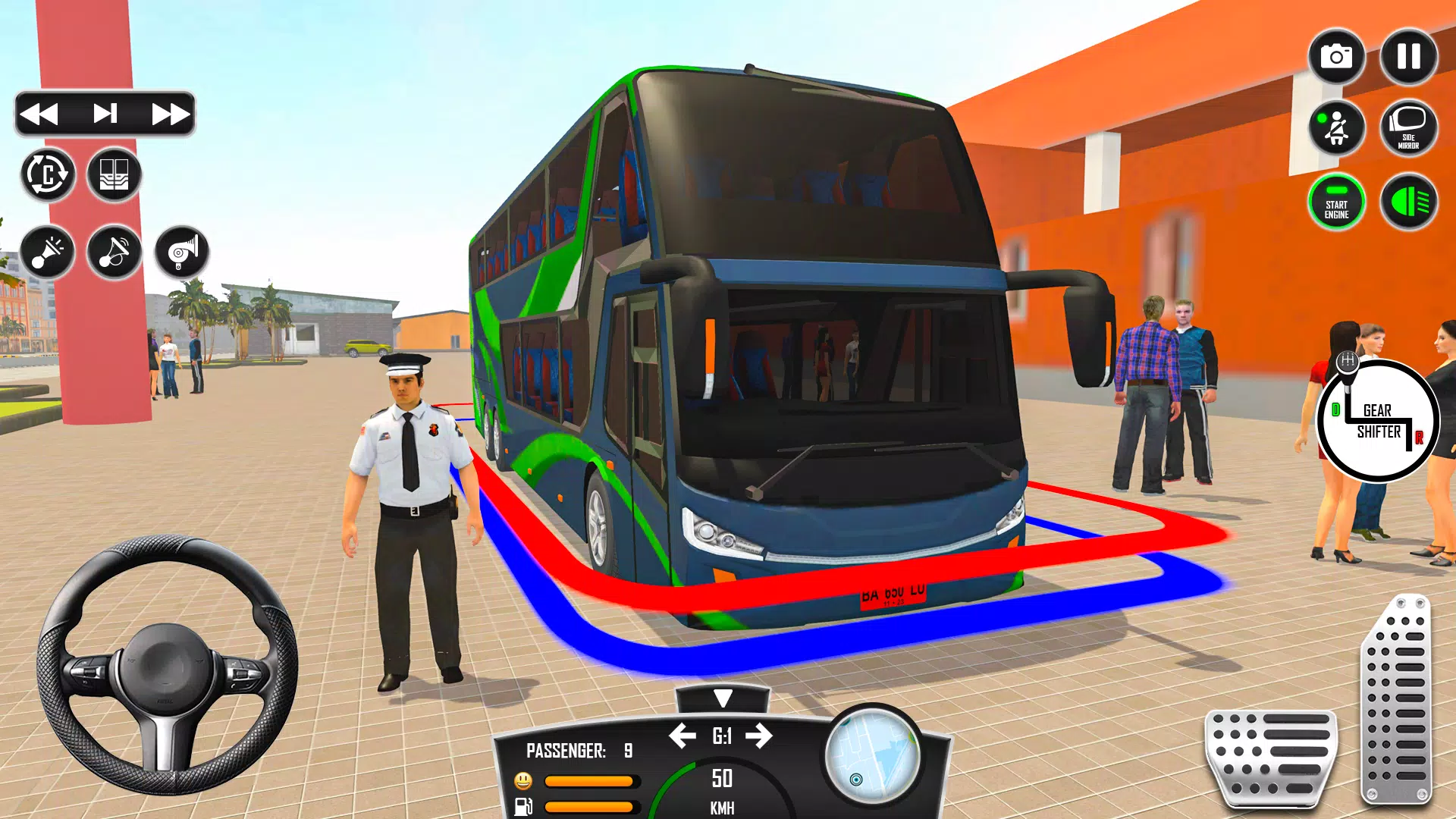Open the bus doors
Viewport: 1456px width, 819px height.
coord(115,175)
